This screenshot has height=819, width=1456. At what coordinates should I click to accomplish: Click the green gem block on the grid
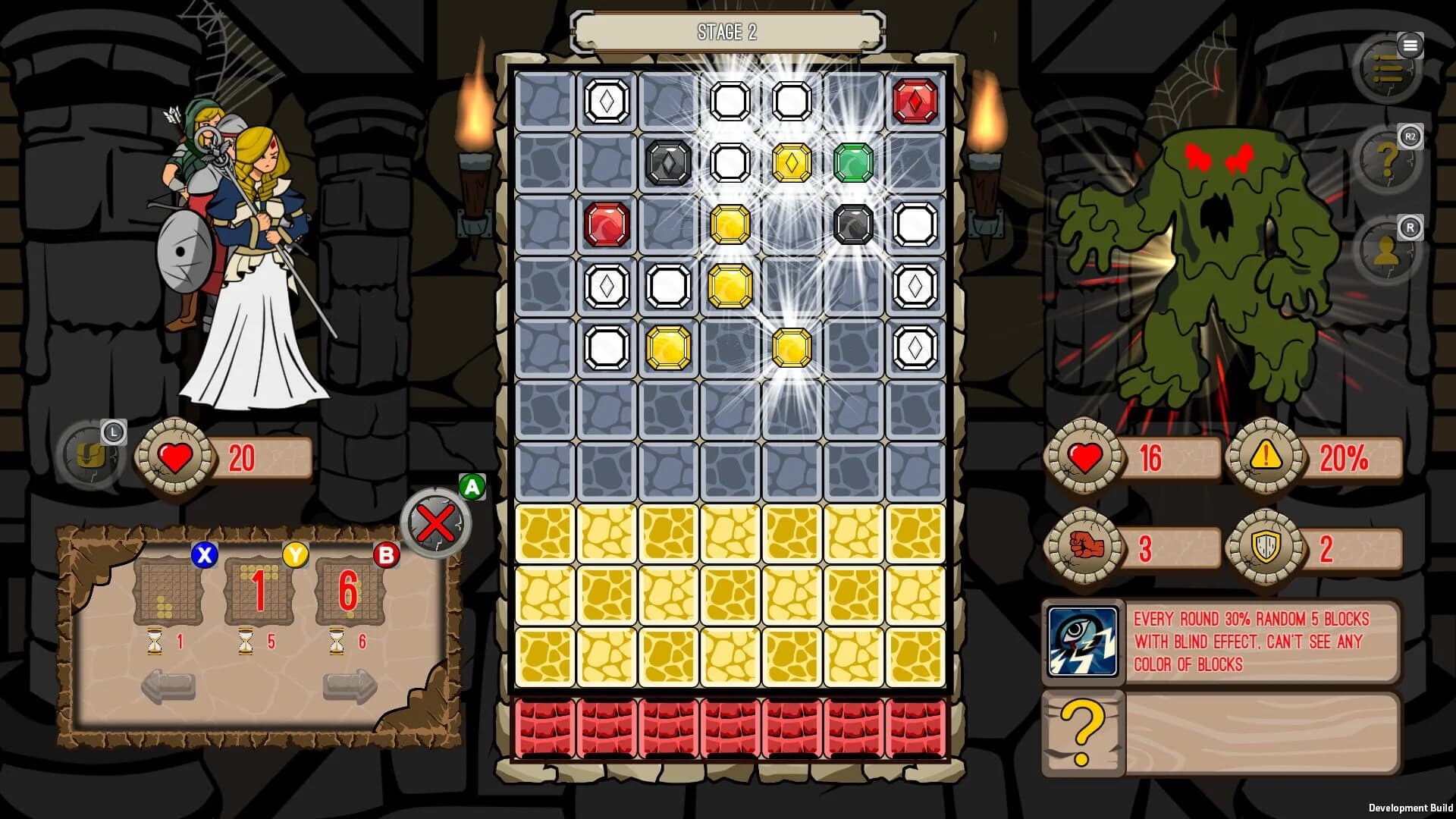[x=853, y=162]
